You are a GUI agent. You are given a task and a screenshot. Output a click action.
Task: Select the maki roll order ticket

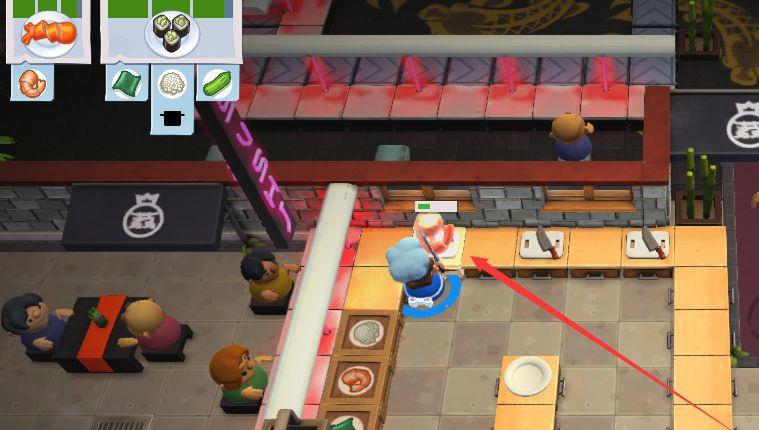(x=171, y=31)
